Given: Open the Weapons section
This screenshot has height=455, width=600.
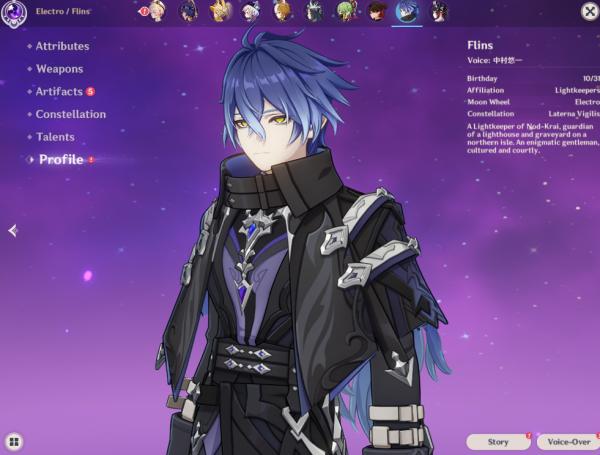Looking at the screenshot, I should pyautogui.click(x=59, y=69).
